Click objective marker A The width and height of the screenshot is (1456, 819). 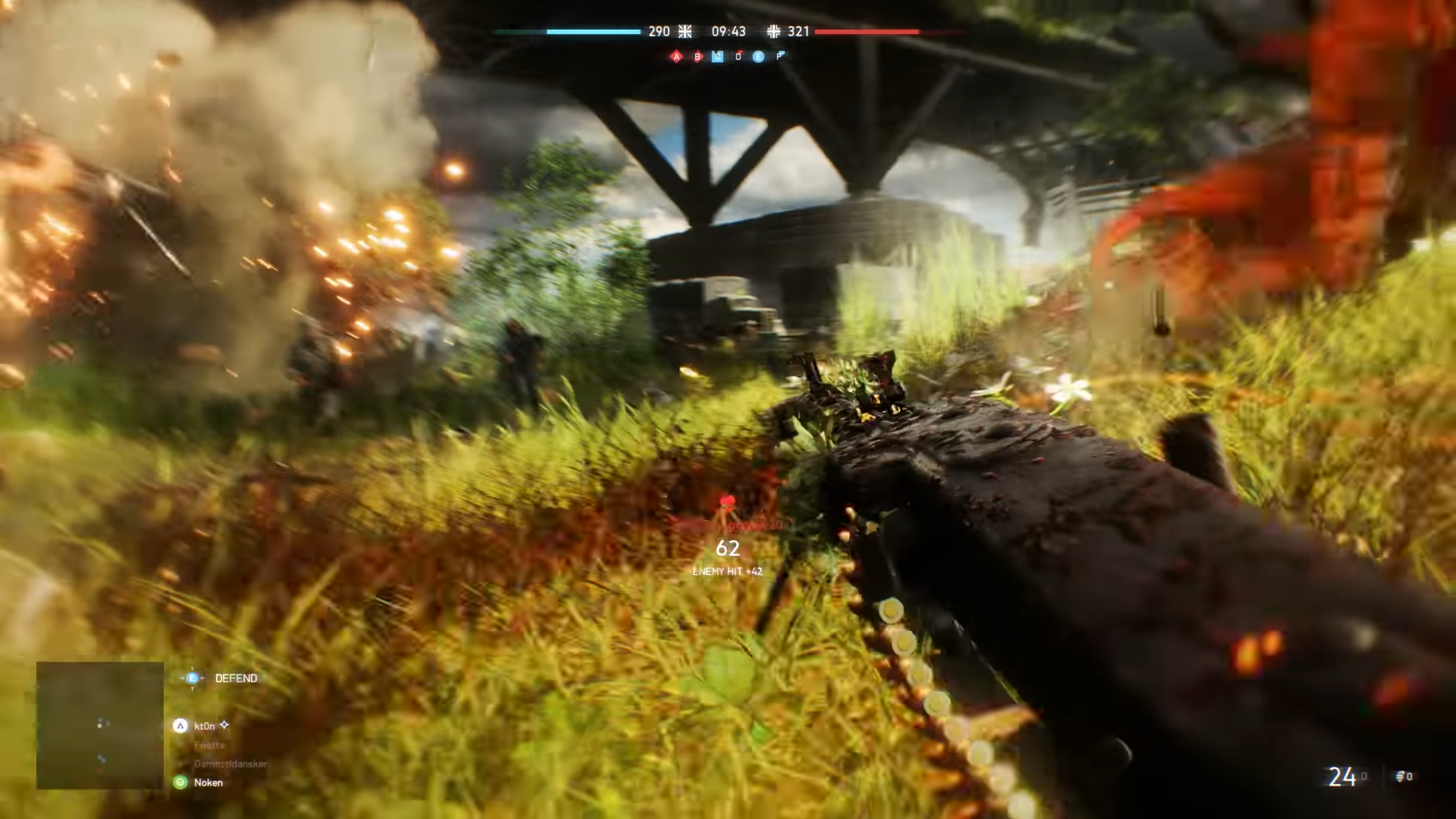pos(676,57)
